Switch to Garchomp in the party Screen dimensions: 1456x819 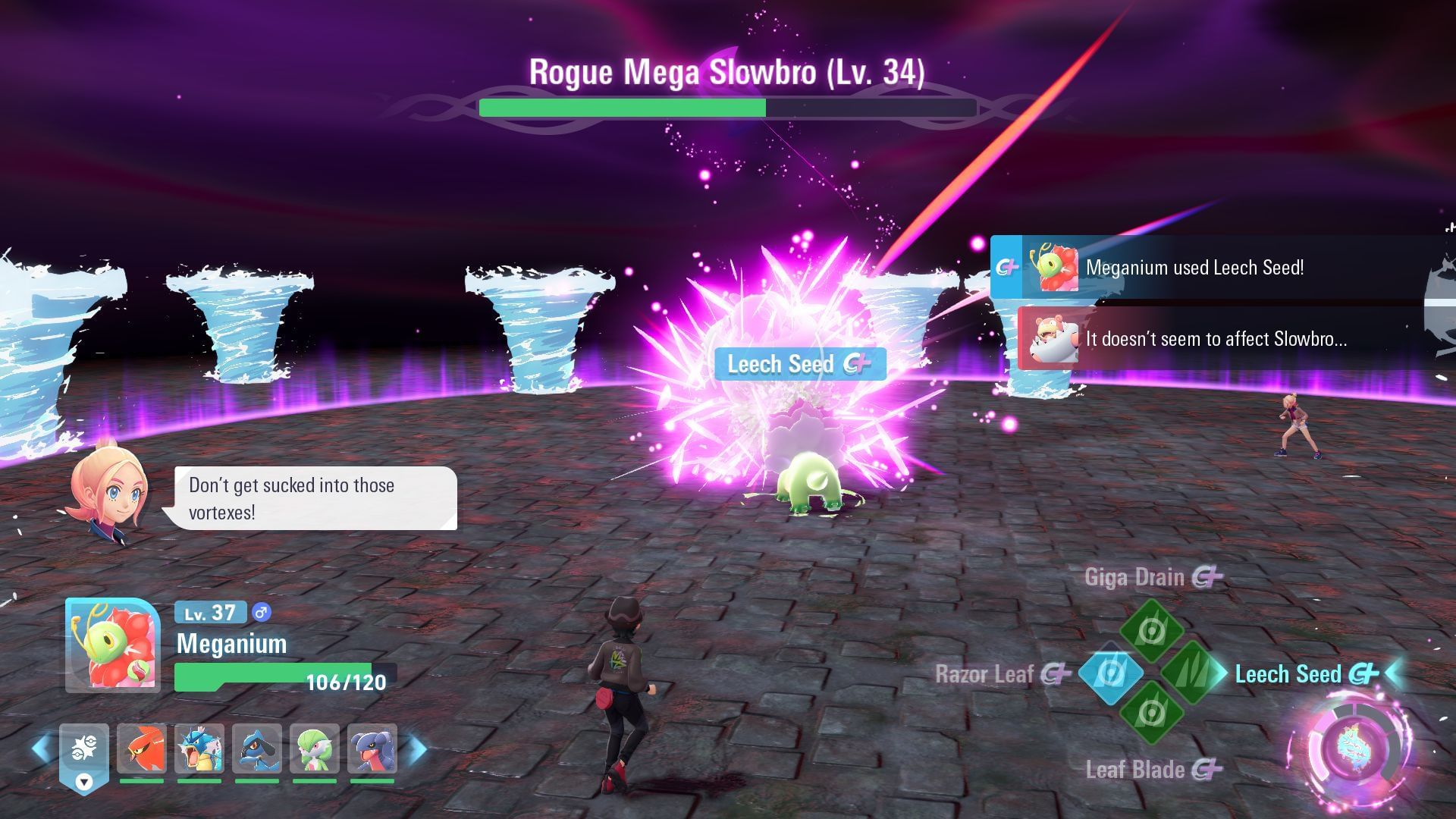372,749
